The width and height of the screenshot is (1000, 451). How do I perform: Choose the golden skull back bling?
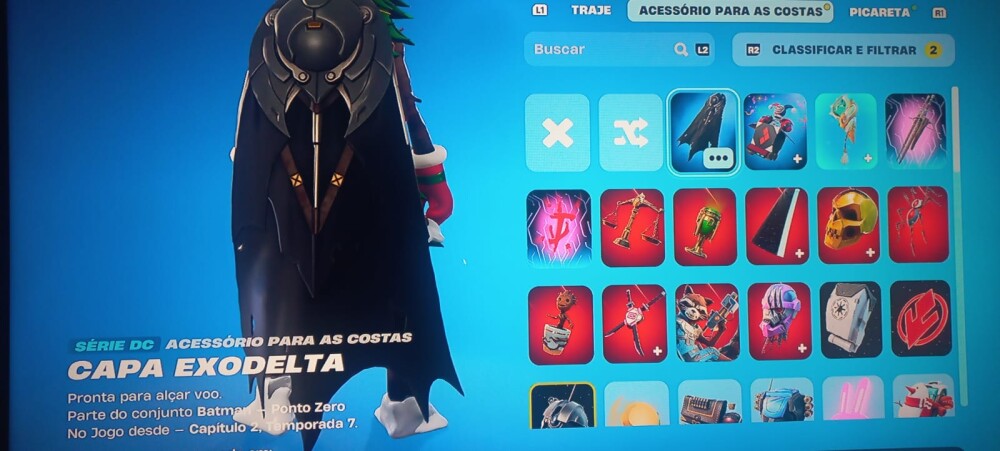(x=849, y=227)
